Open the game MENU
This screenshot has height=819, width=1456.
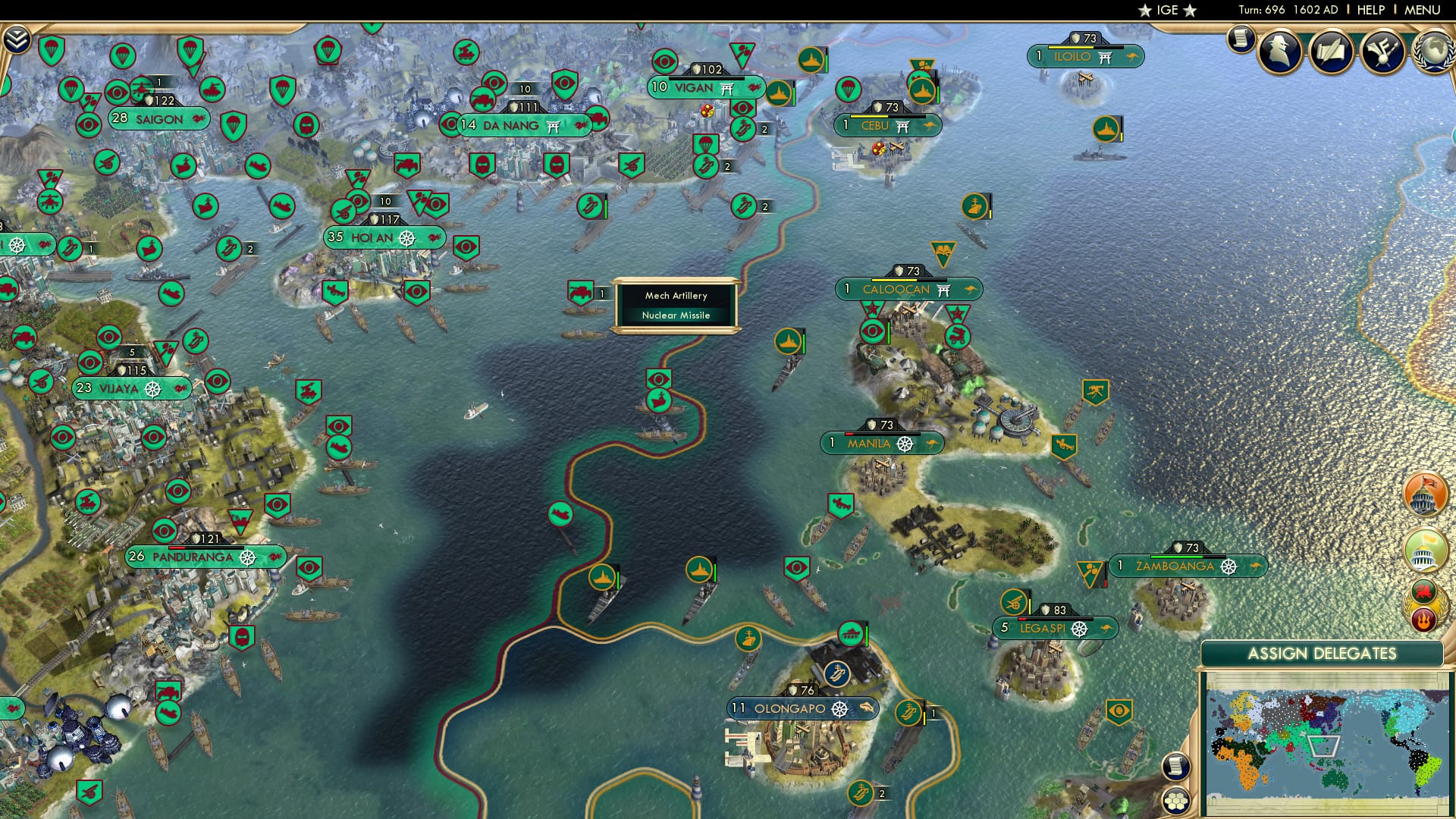(1422, 10)
